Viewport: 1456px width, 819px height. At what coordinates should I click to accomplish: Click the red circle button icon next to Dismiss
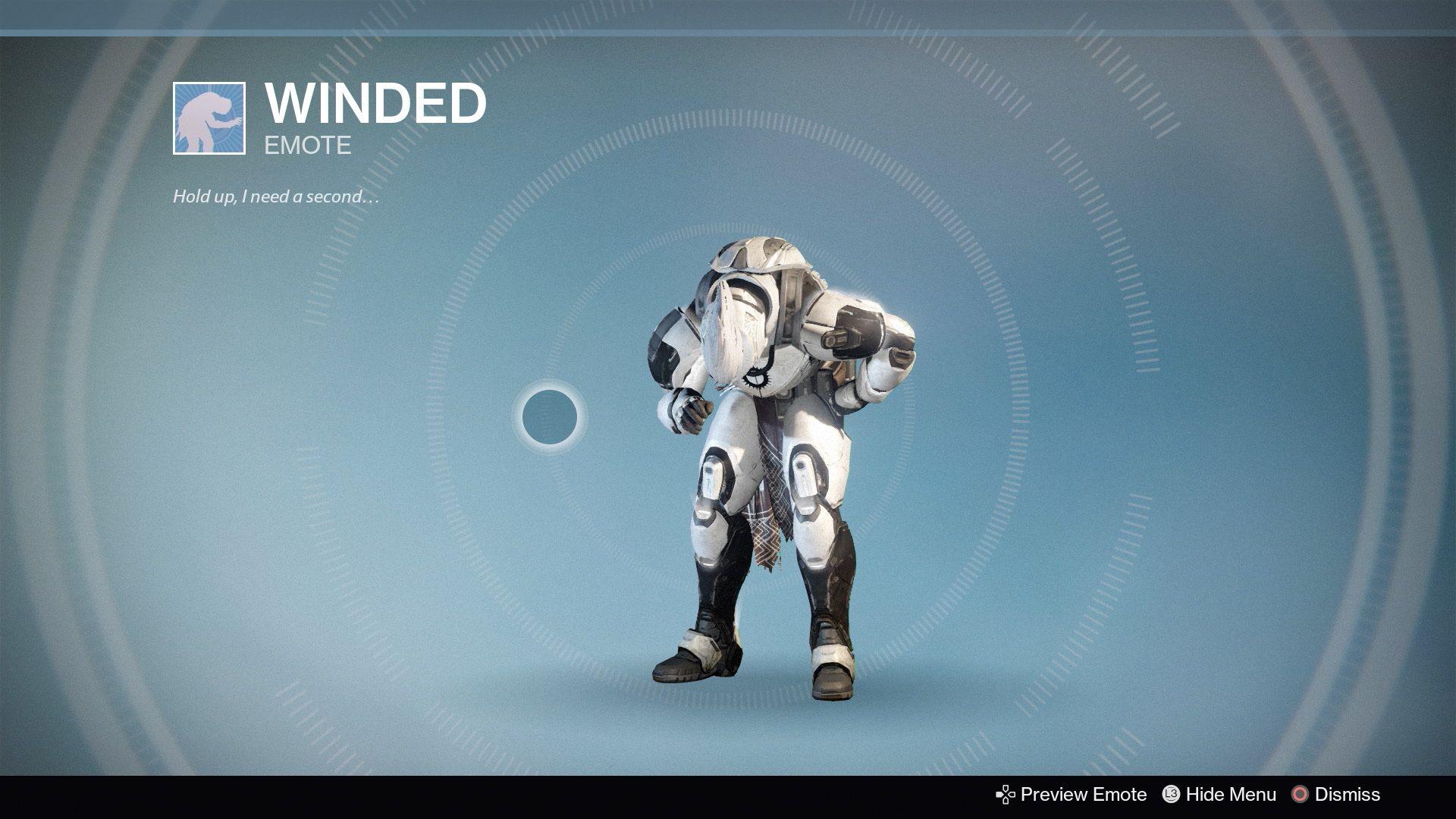(1302, 795)
